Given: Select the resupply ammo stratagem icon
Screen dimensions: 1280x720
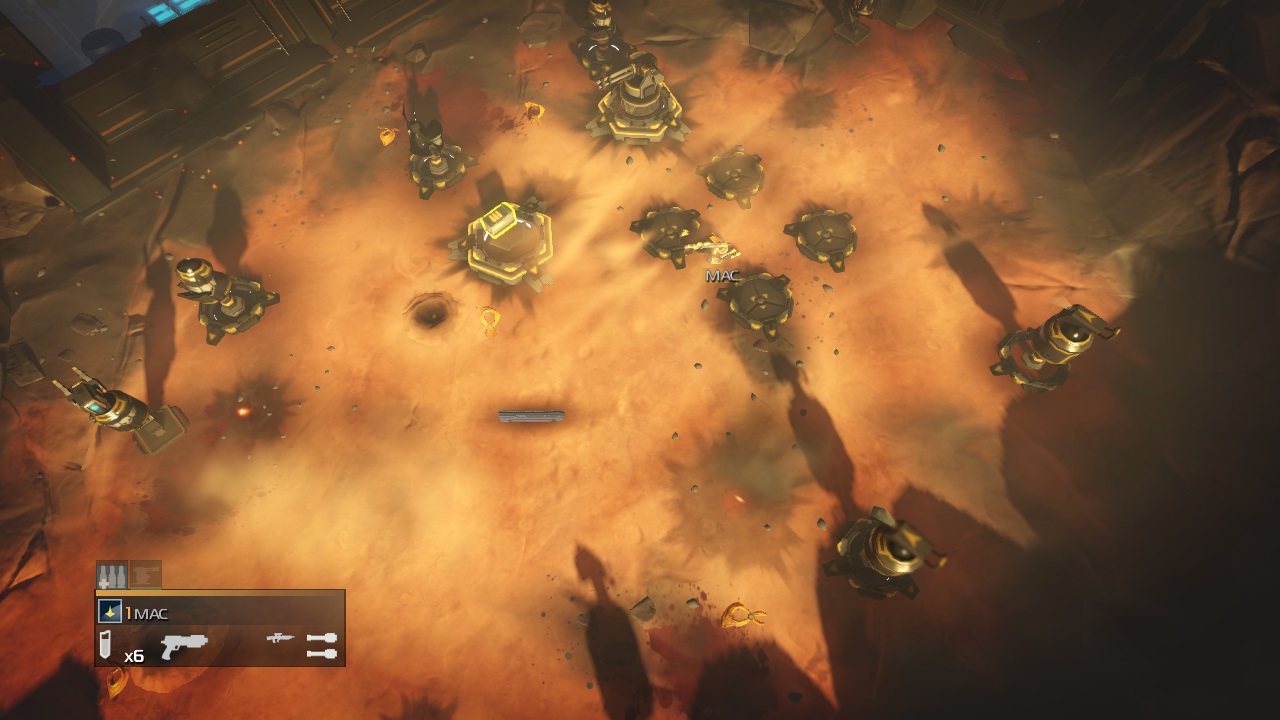Looking at the screenshot, I should [111, 575].
